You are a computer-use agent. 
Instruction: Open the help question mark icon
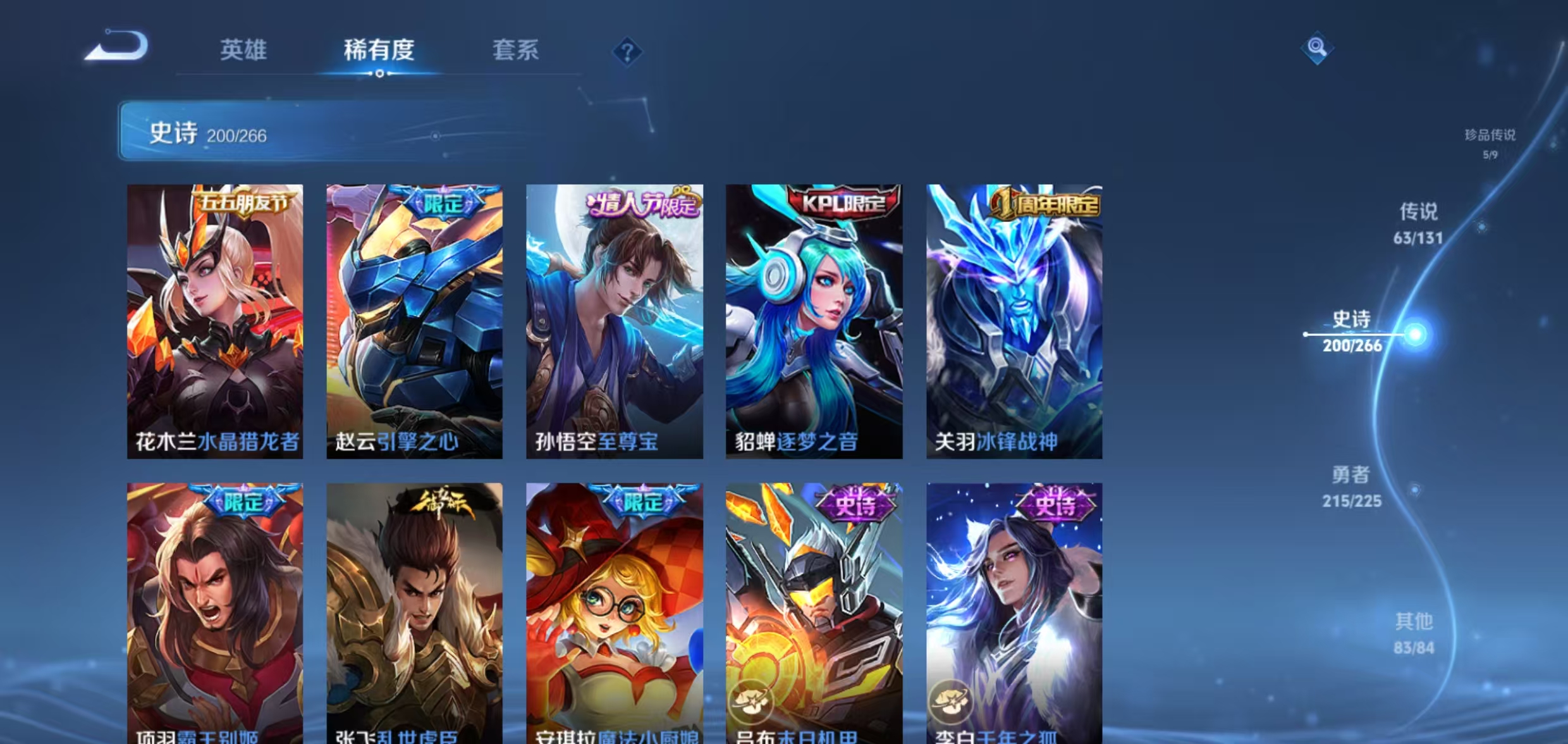(x=628, y=51)
